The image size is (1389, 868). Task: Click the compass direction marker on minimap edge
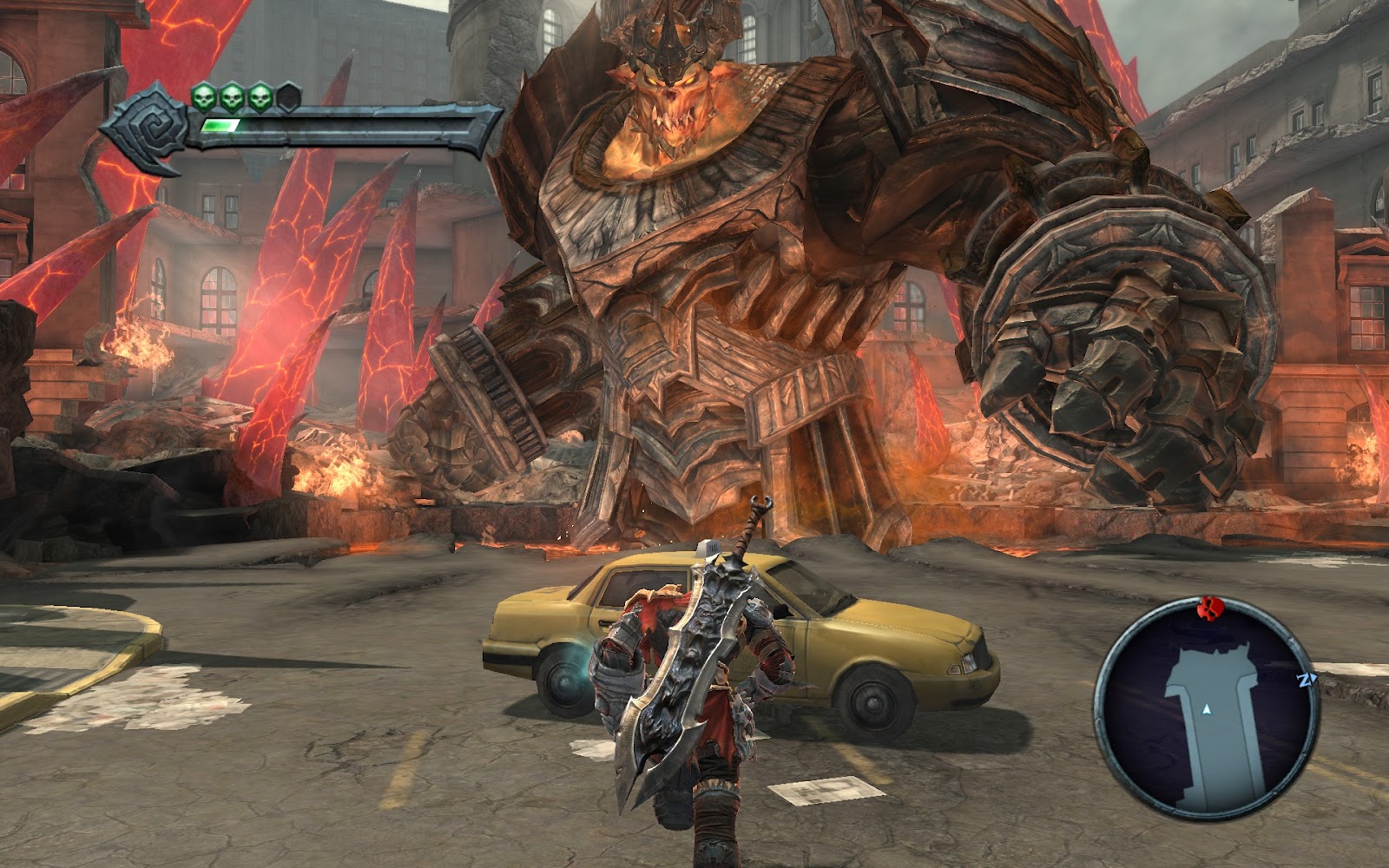(1305, 681)
